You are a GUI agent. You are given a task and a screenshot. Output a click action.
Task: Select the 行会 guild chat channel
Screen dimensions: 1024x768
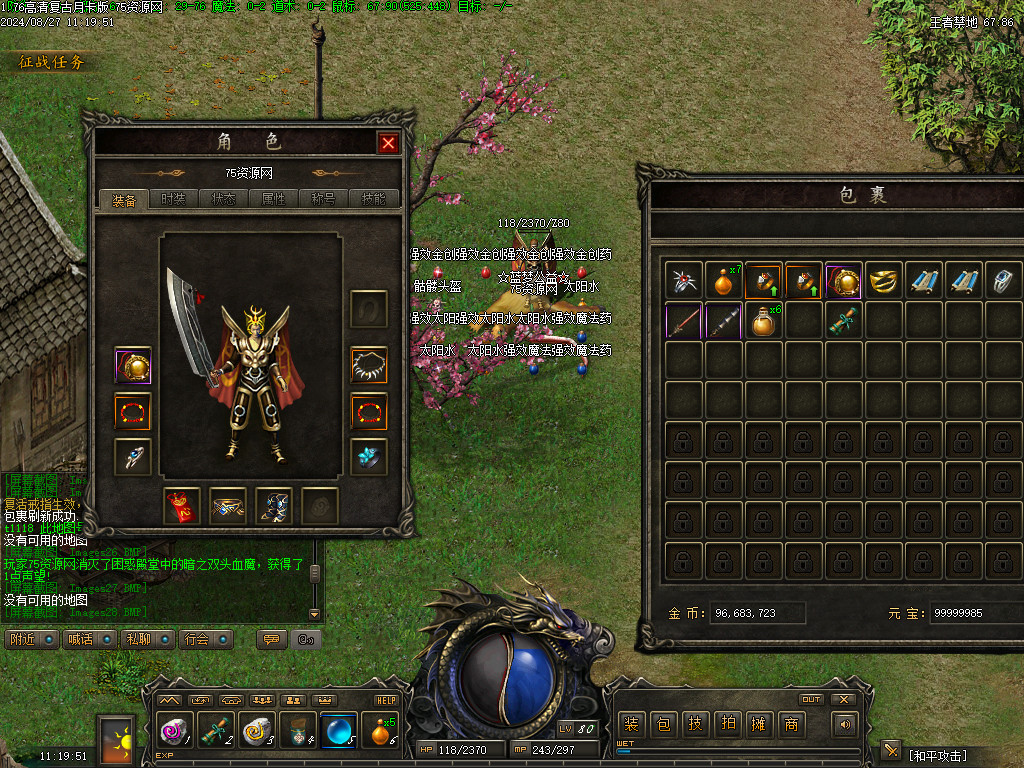pos(205,639)
